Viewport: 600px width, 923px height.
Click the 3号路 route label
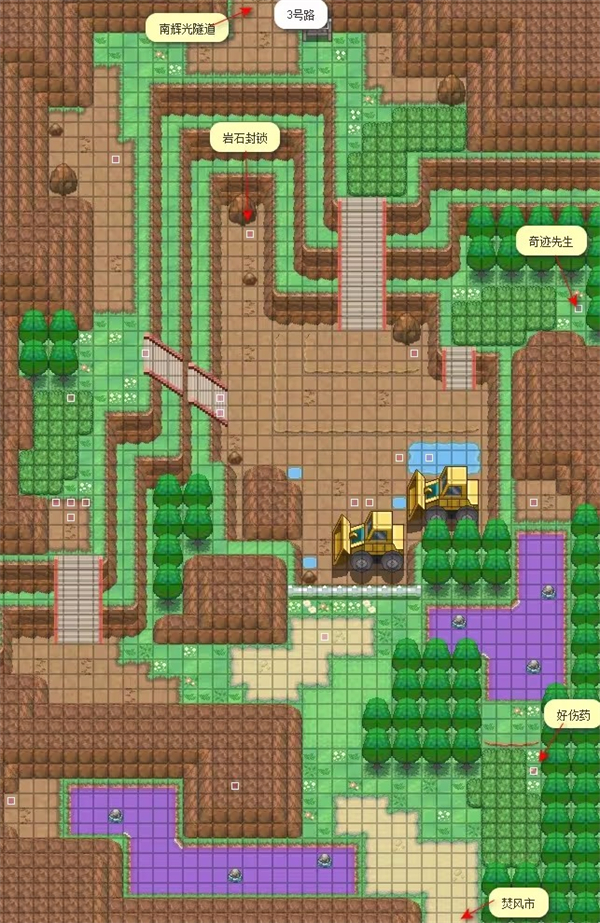click(301, 15)
